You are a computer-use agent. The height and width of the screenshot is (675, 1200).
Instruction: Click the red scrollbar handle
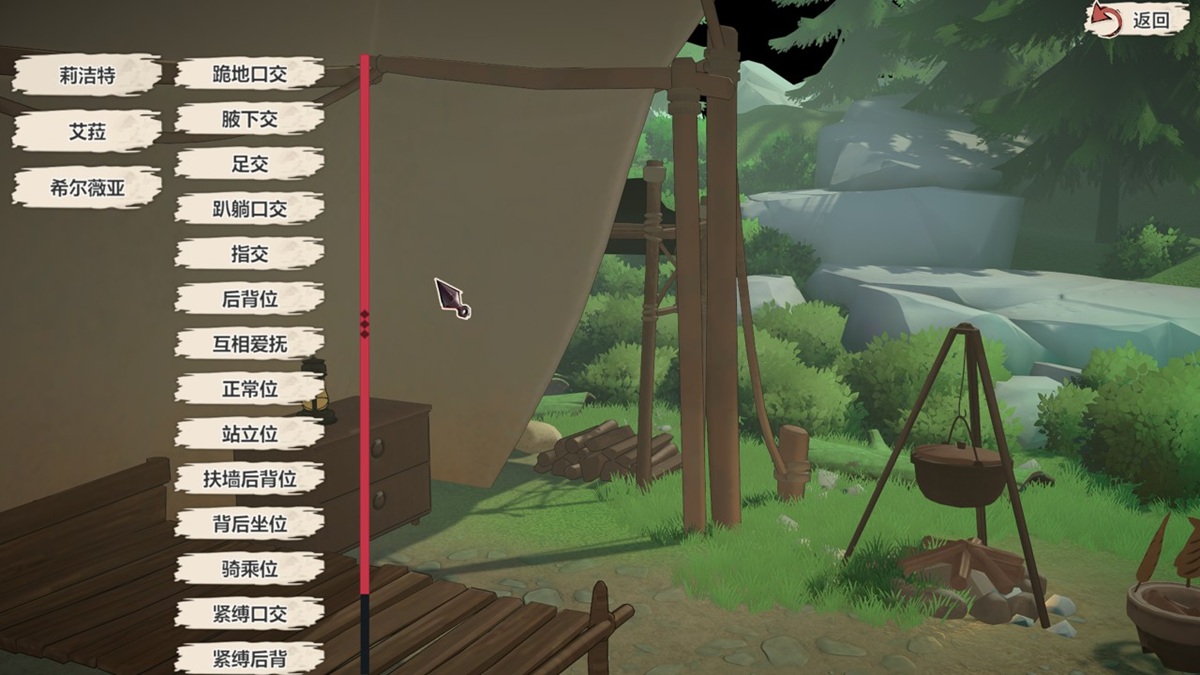365,323
